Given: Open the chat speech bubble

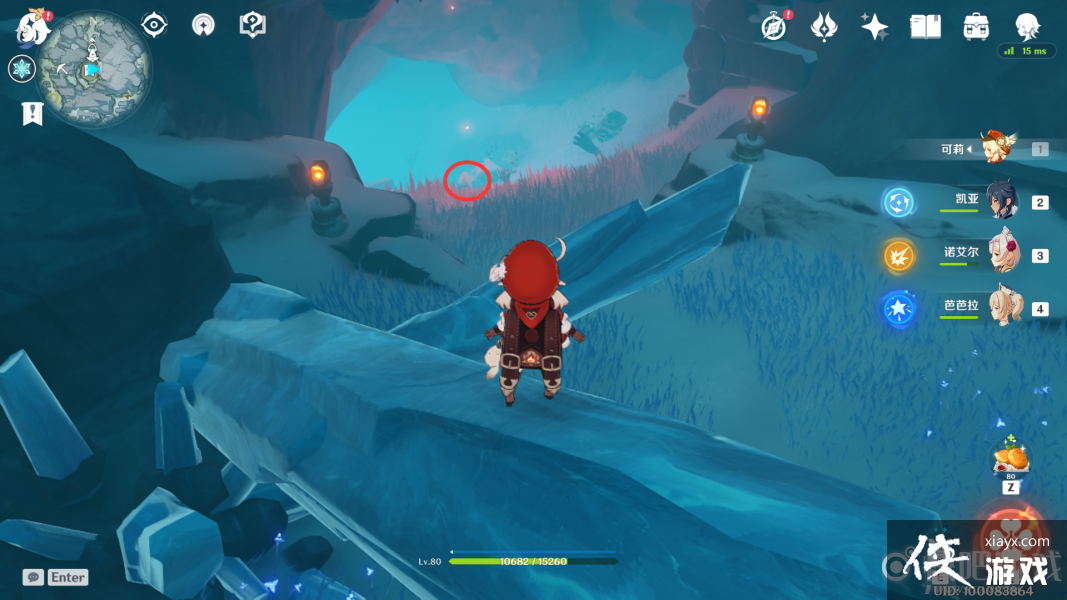Looking at the screenshot, I should point(33,577).
